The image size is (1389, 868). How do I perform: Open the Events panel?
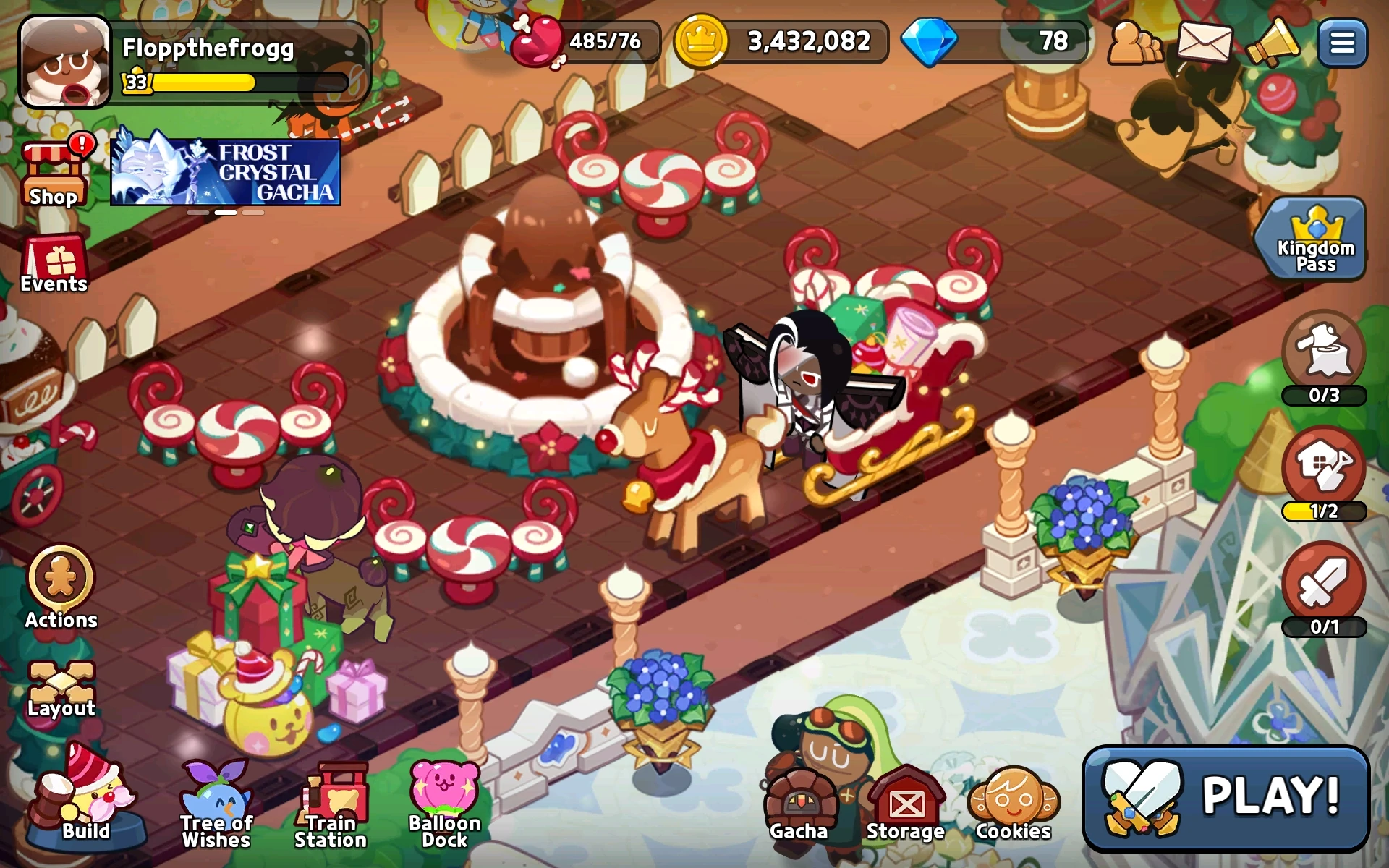tap(53, 263)
